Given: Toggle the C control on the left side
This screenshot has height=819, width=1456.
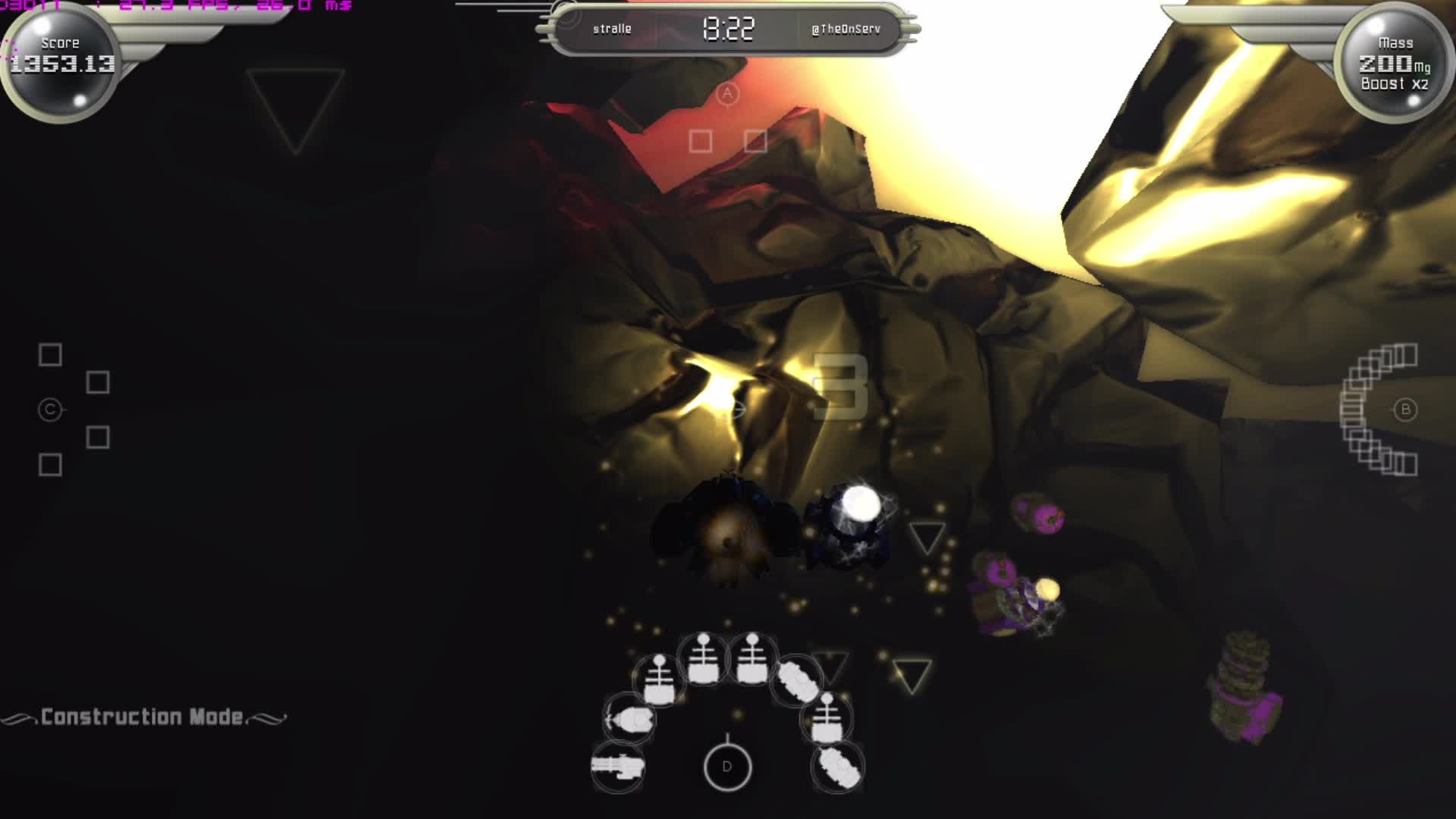Looking at the screenshot, I should click(x=49, y=408).
